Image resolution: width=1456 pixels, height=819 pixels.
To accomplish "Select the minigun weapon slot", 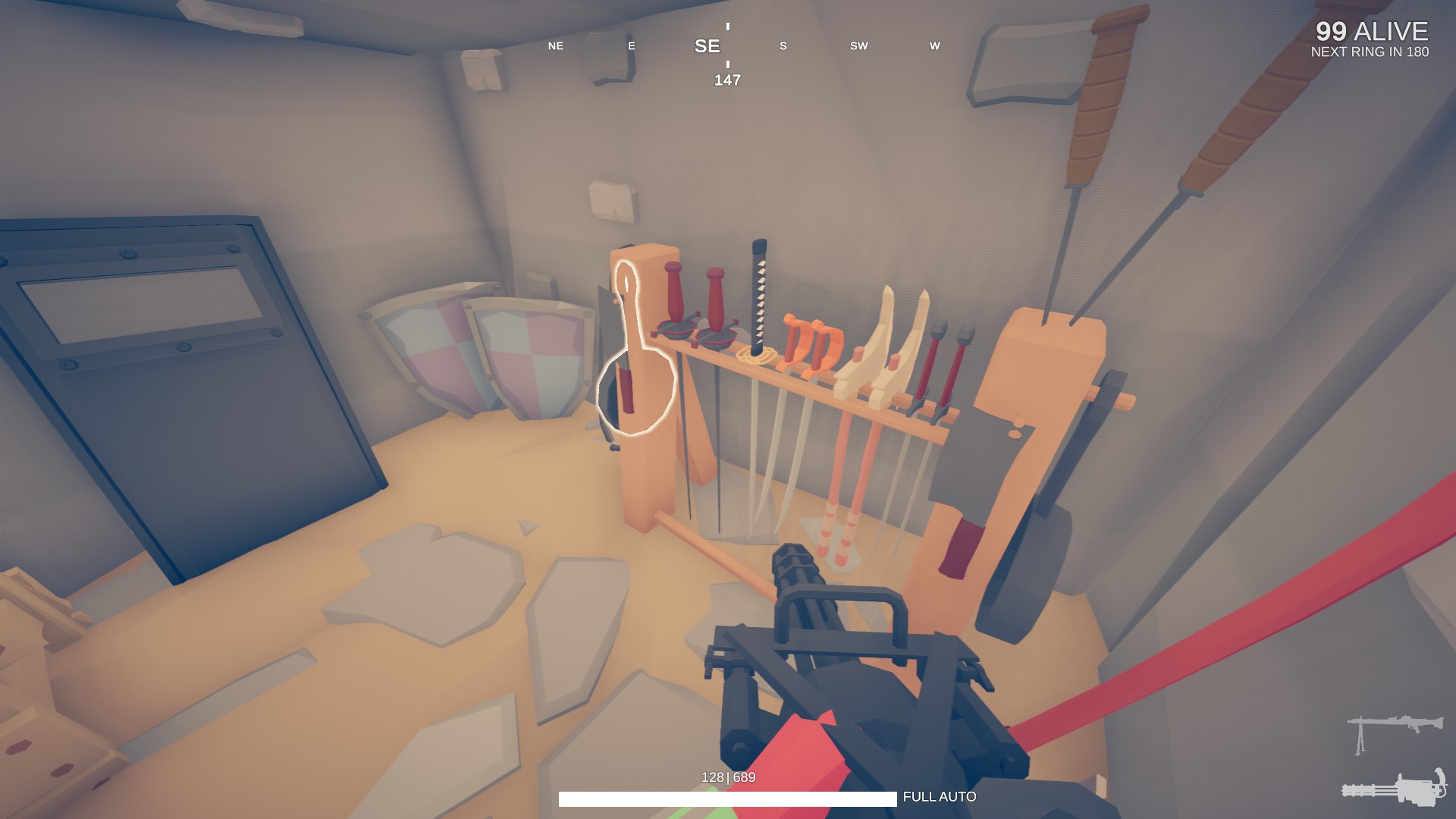I will tap(1394, 787).
